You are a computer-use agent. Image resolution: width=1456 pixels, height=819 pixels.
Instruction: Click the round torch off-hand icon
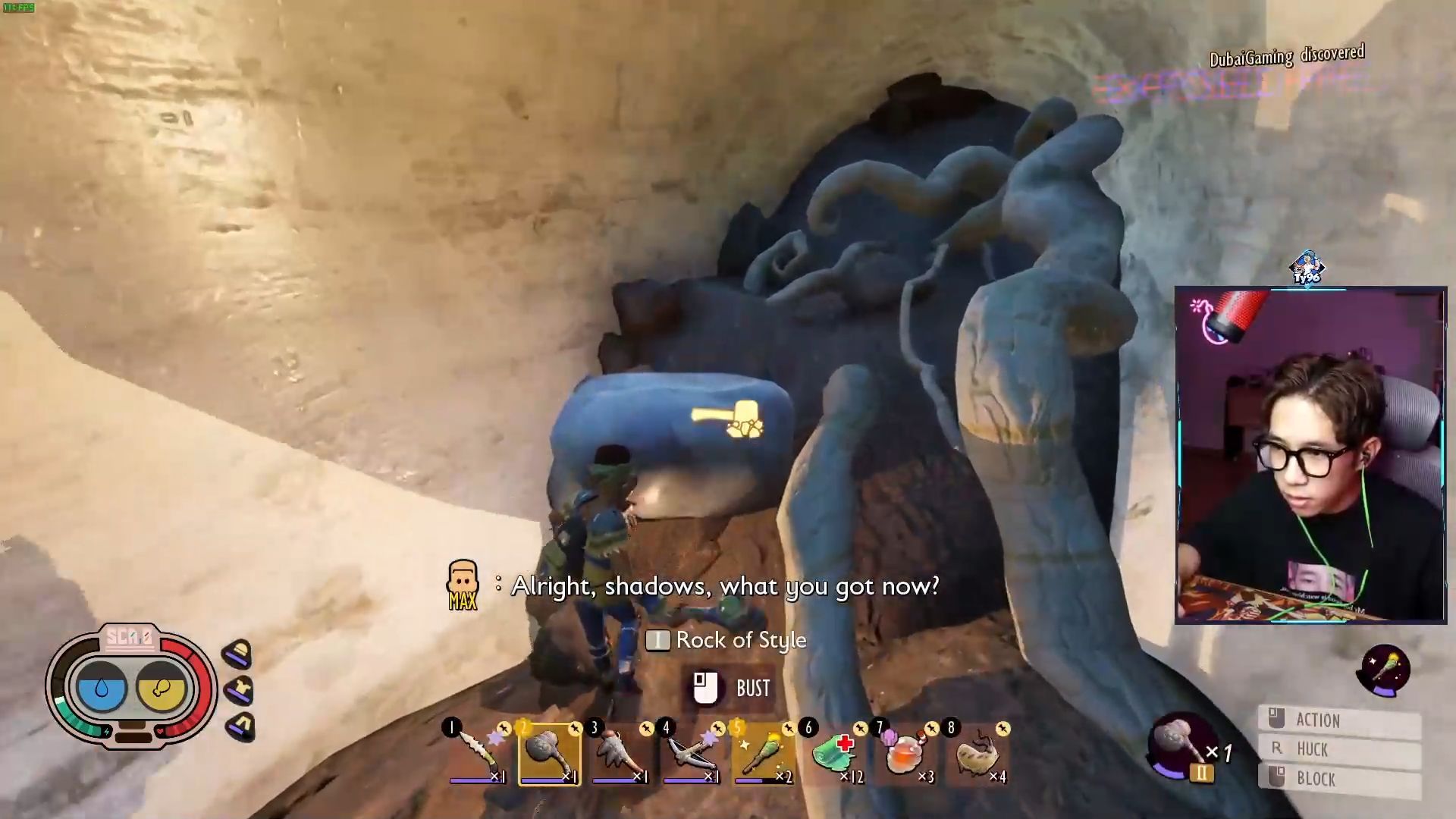[x=1385, y=670]
